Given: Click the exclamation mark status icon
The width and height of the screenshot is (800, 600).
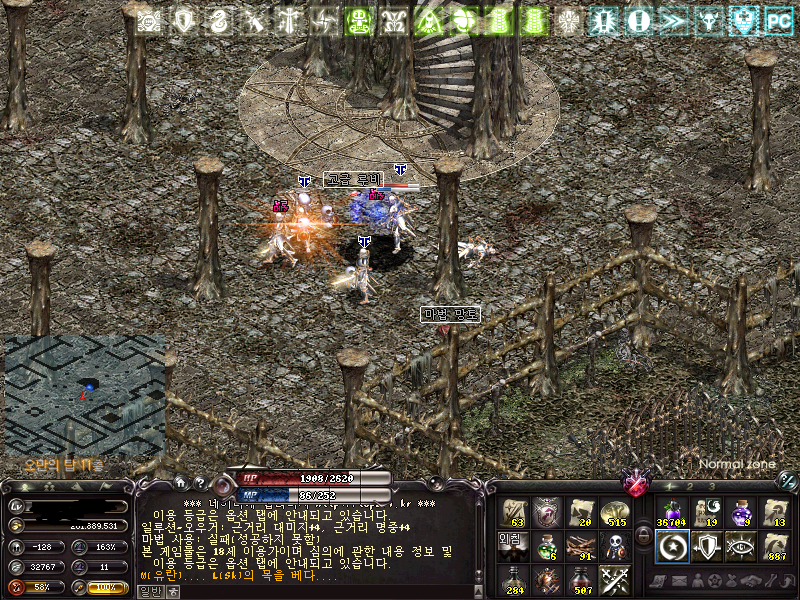Looking at the screenshot, I should pos(639,19).
